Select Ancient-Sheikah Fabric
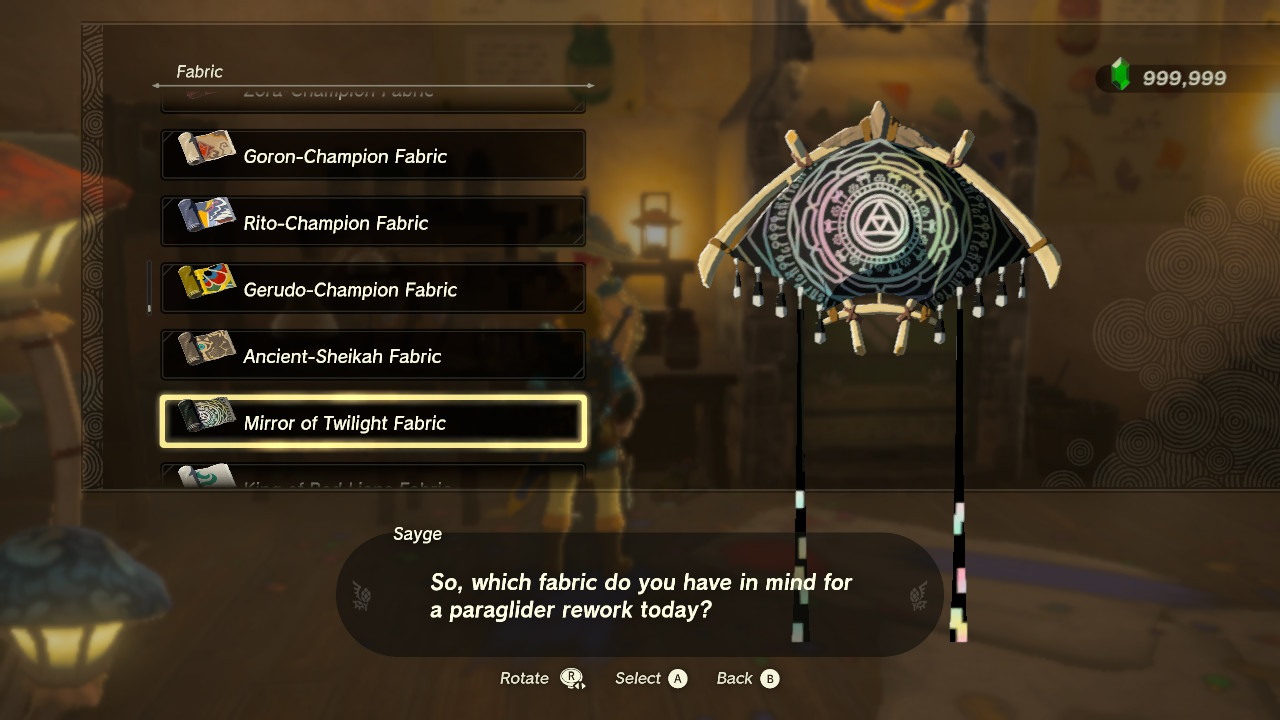1280x720 pixels. (x=373, y=356)
